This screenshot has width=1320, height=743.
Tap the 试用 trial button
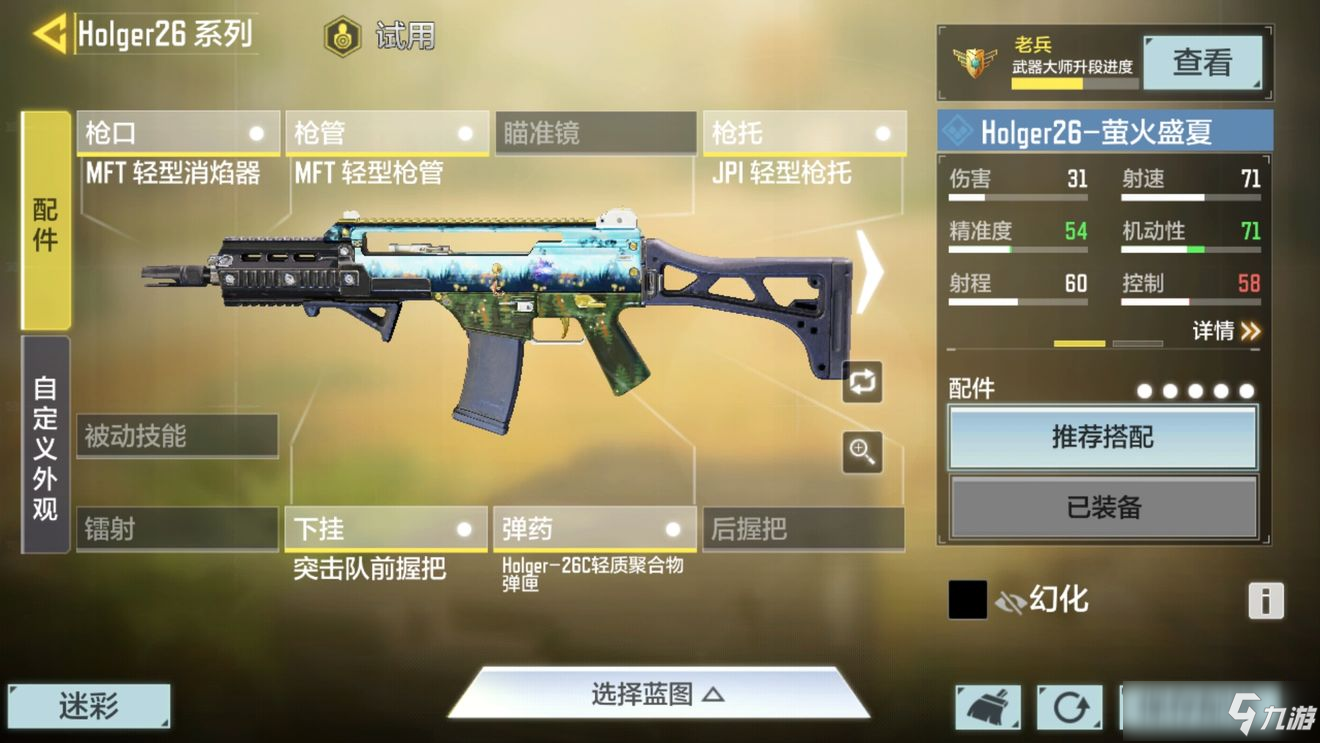(381, 37)
